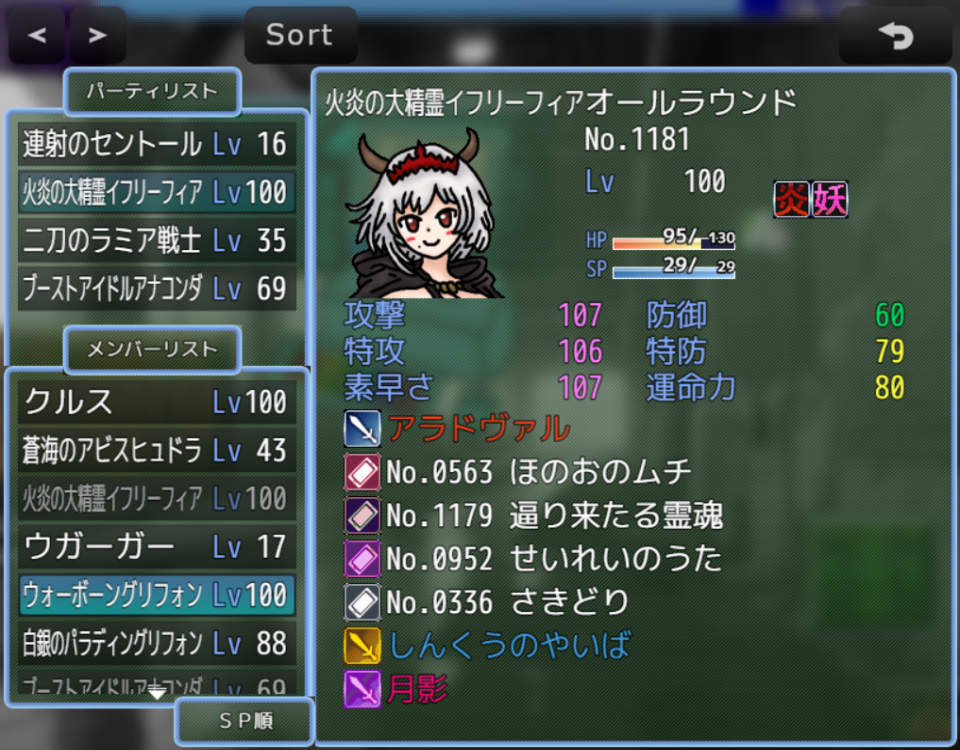Viewport: 960px width, 750px height.
Task: Select 連射のセントール Lv 16 in party list
Action: click(x=156, y=145)
